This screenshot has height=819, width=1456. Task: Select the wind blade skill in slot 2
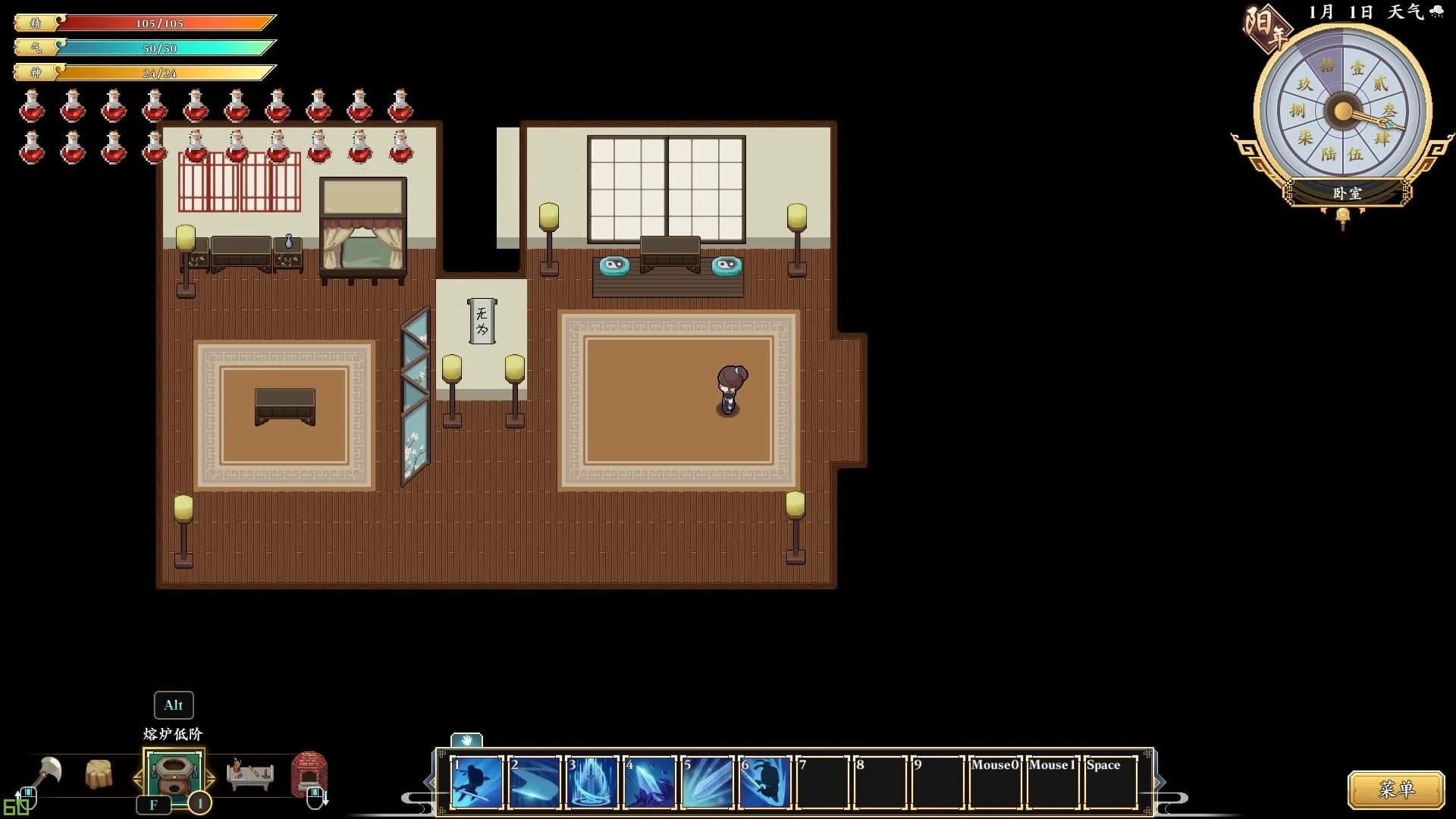click(x=535, y=781)
